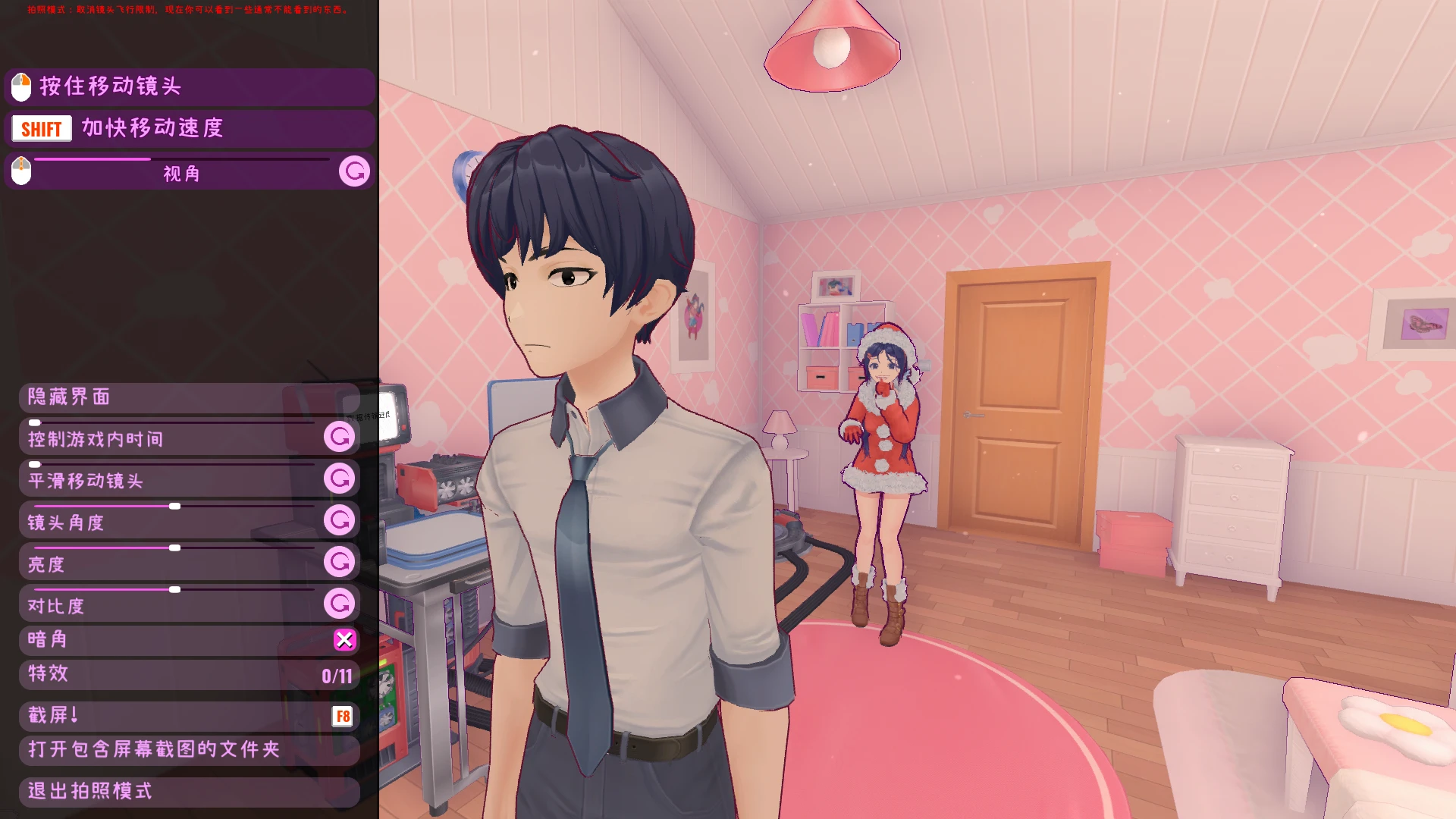Toggle the 暗角 vignette option
Viewport: 1456px width, 819px height.
pos(344,640)
